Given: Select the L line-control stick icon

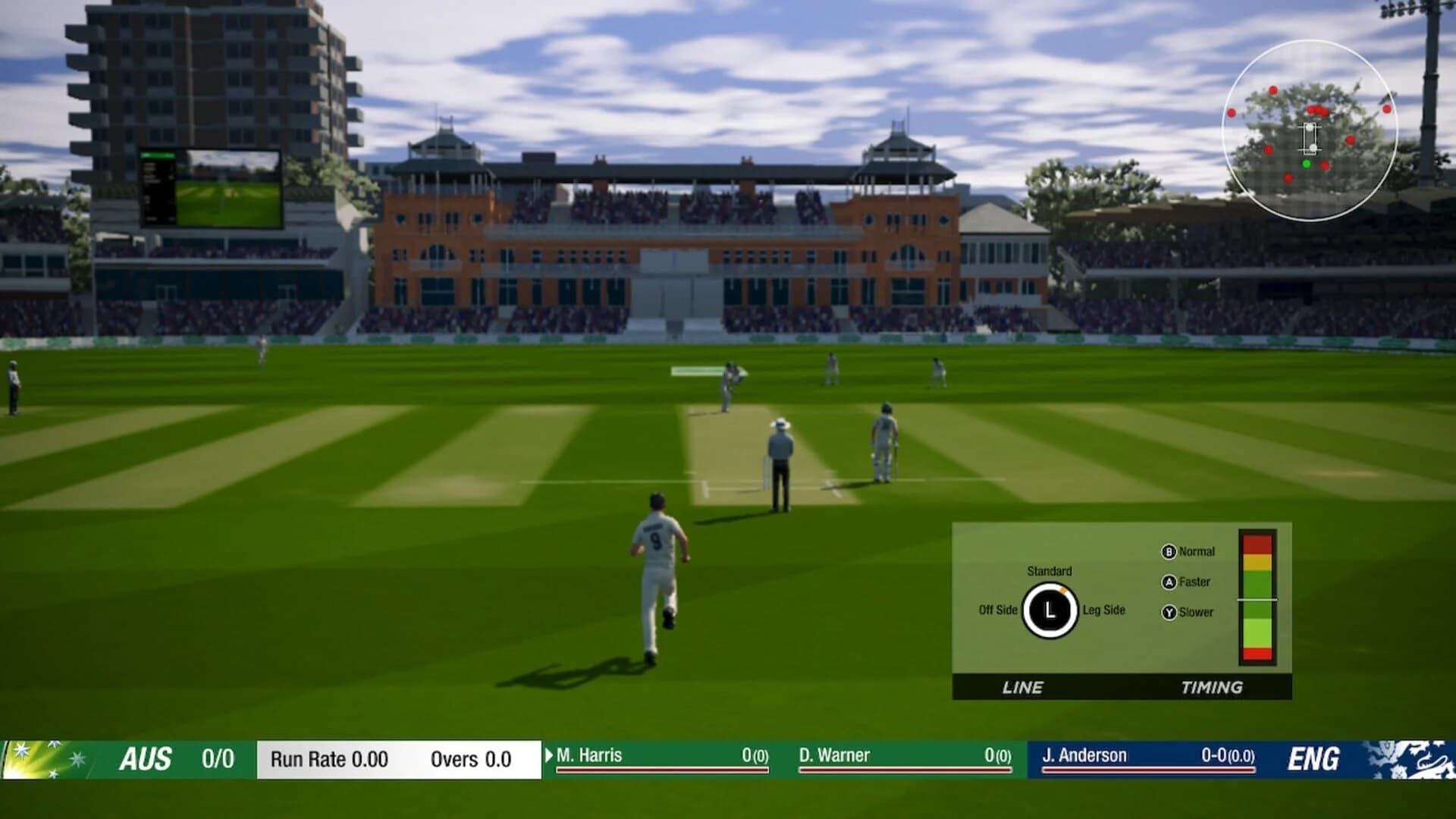Looking at the screenshot, I should pyautogui.click(x=1050, y=609).
